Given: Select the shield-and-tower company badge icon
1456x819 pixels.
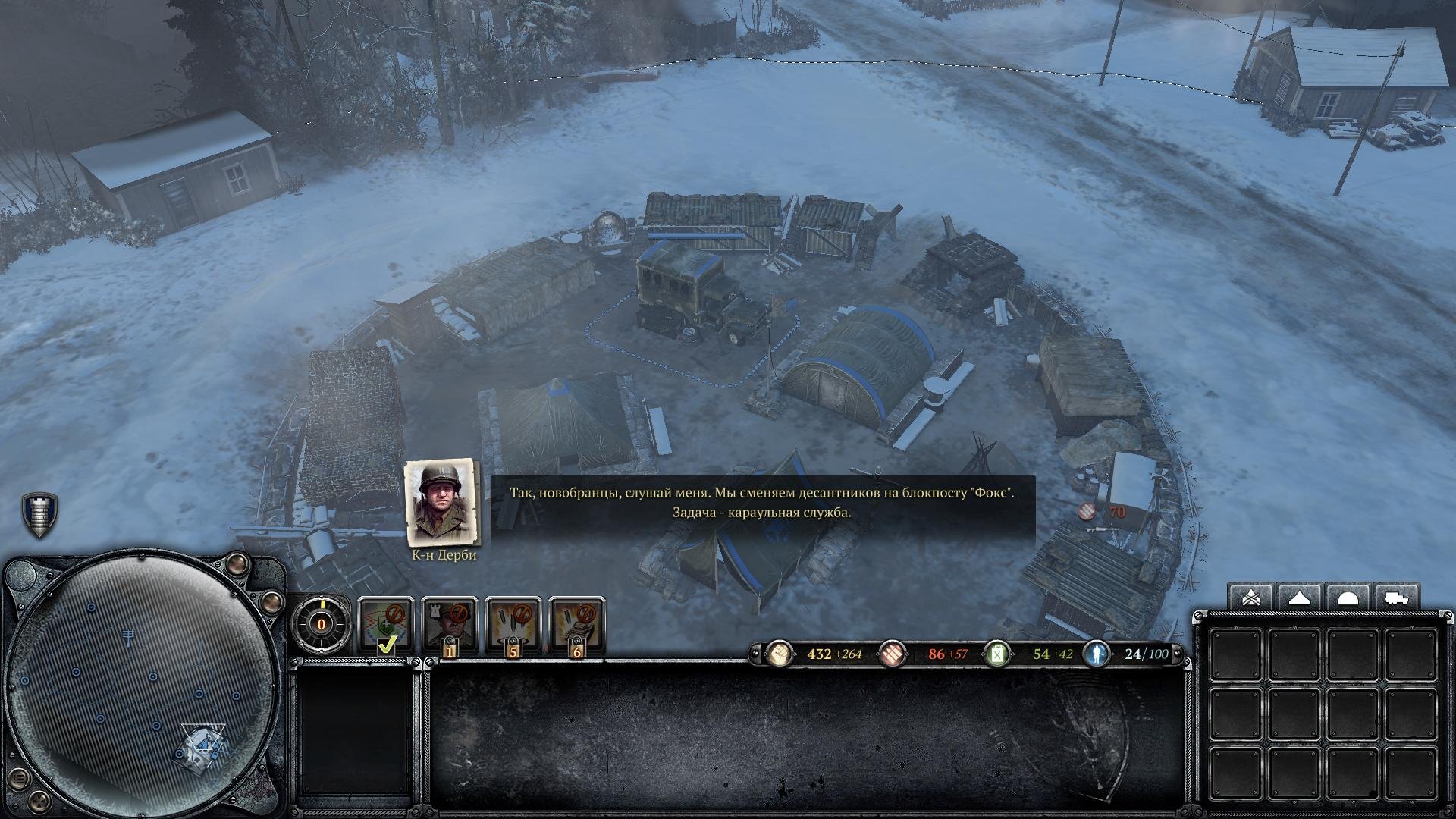Looking at the screenshot, I should (x=39, y=514).
